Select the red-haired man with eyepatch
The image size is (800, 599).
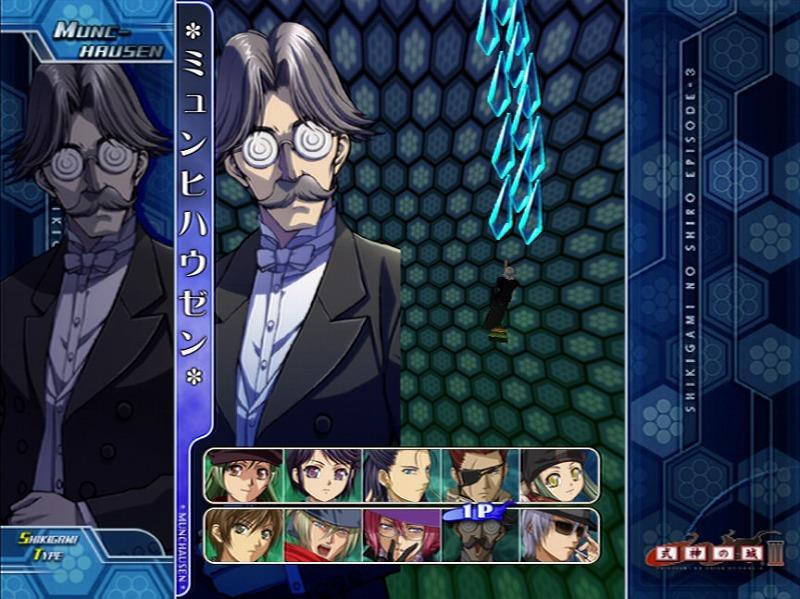pos(480,475)
